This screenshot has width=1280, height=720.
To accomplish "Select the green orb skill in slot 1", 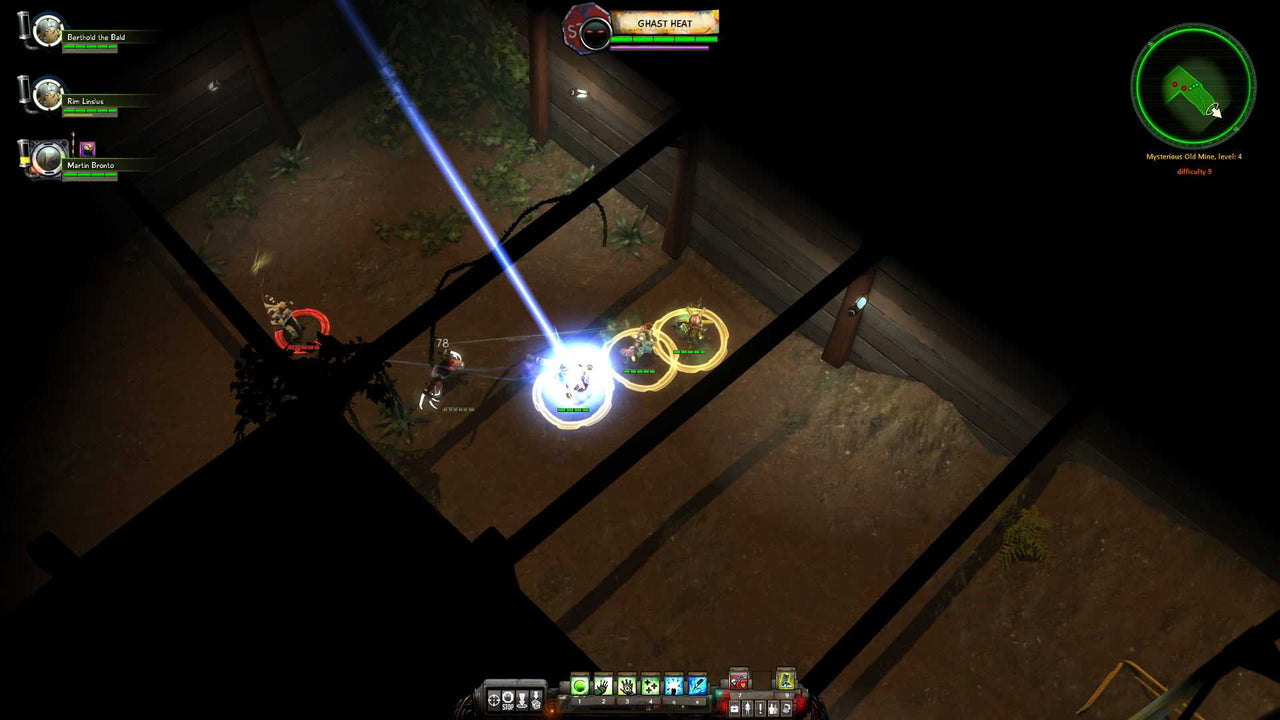I will click(580, 684).
